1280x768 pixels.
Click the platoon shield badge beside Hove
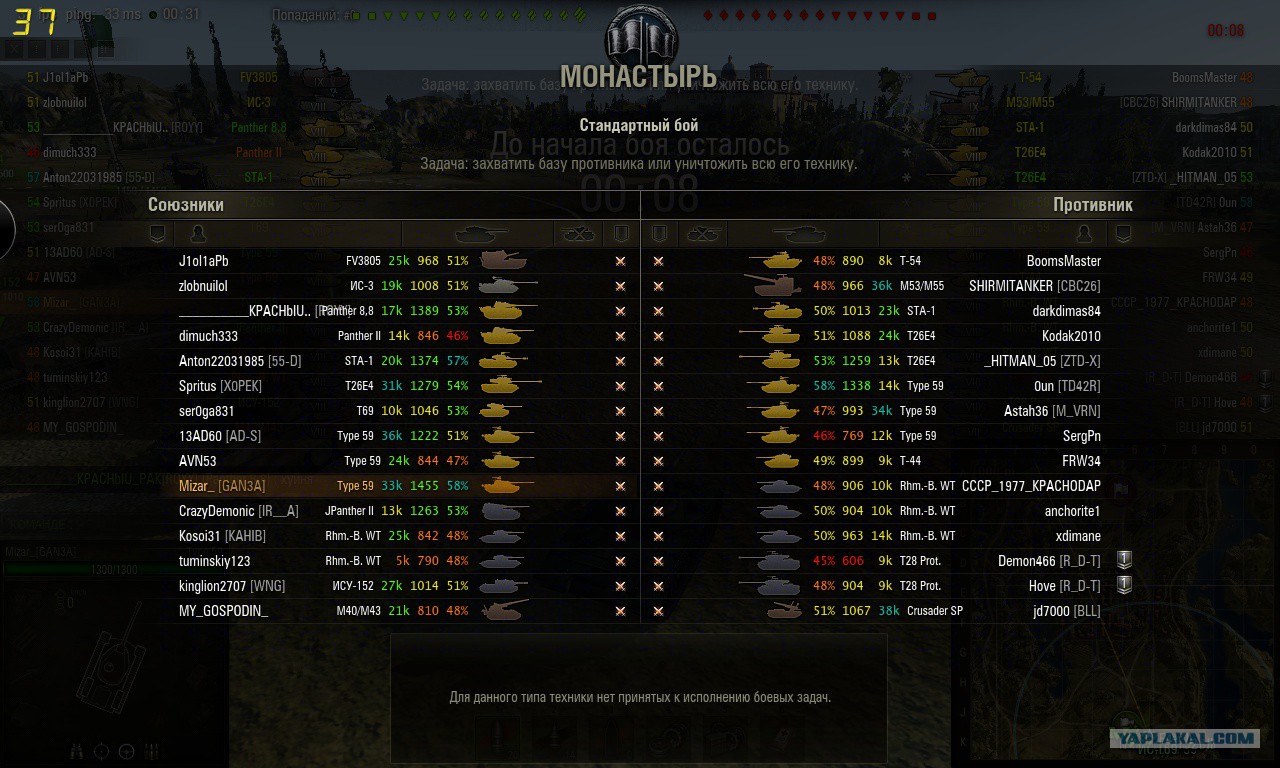[1123, 585]
